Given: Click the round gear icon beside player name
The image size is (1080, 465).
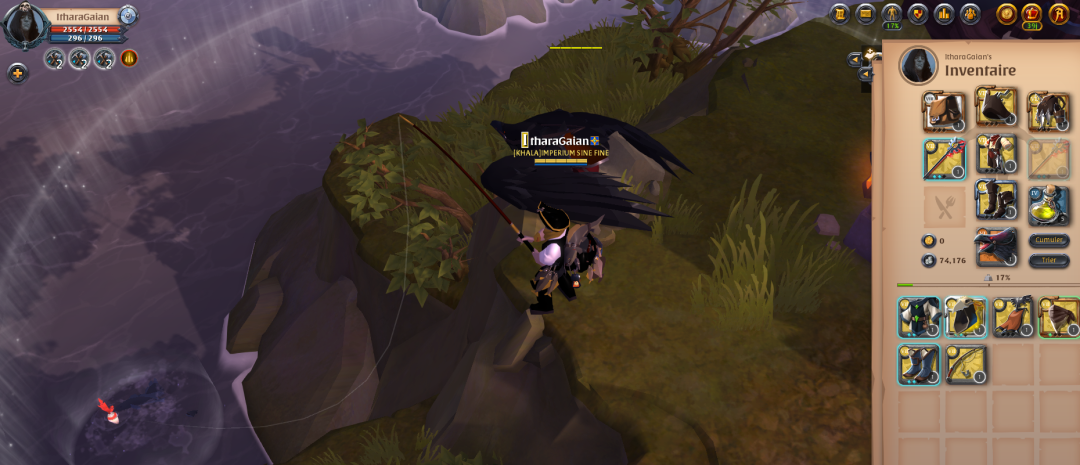Looking at the screenshot, I should [x=128, y=15].
